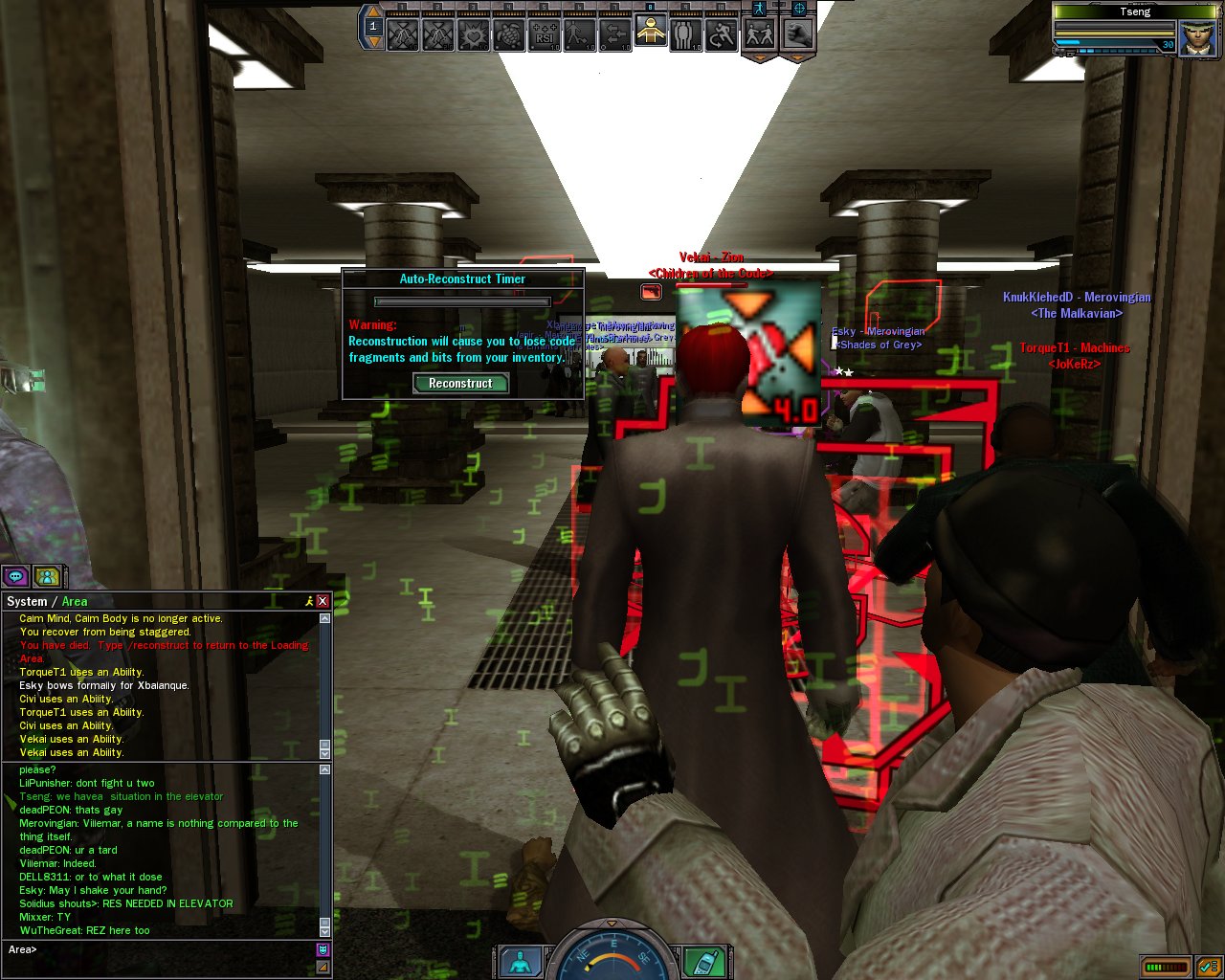Switch to the next hotbar page
Screen dimensions: 1225x980
click(373, 42)
